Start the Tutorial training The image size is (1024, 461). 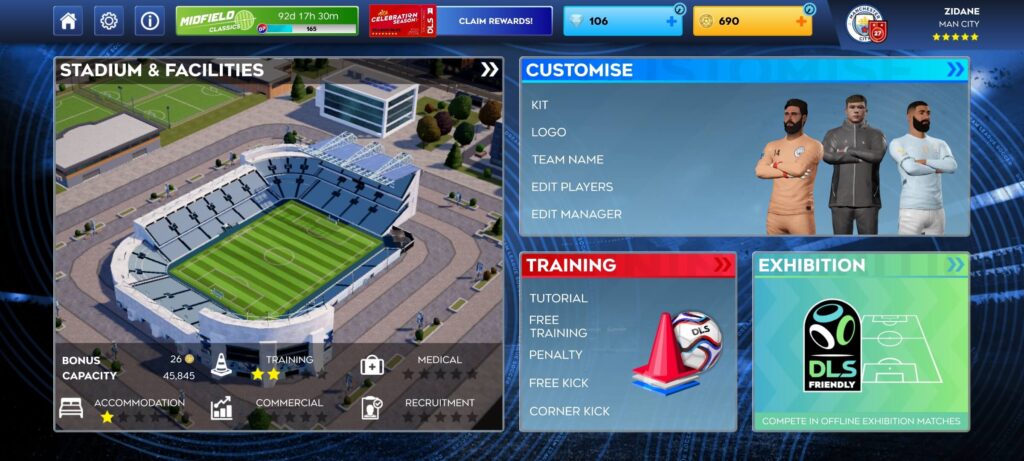point(558,298)
